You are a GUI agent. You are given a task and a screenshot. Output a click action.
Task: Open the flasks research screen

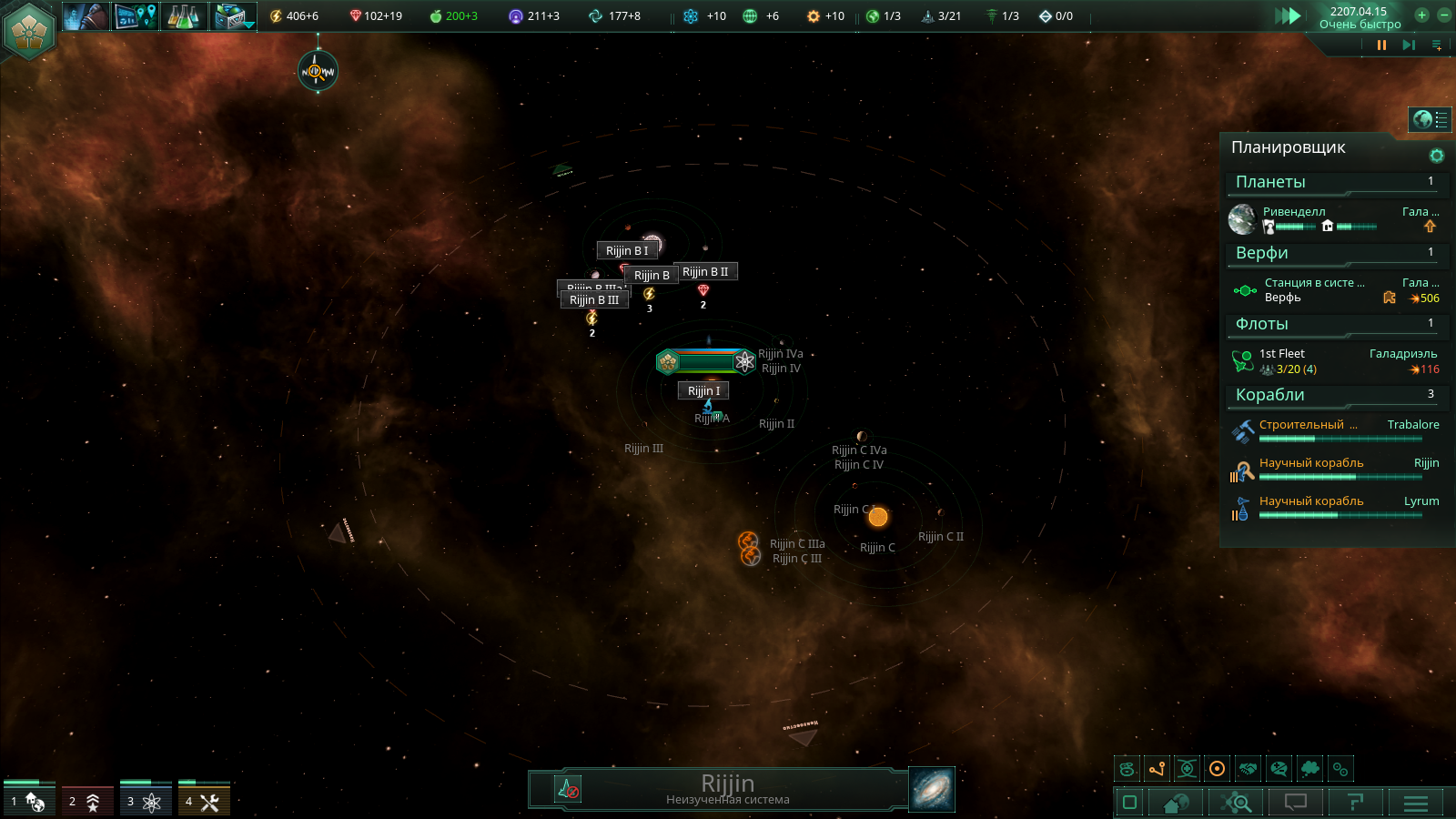click(183, 16)
